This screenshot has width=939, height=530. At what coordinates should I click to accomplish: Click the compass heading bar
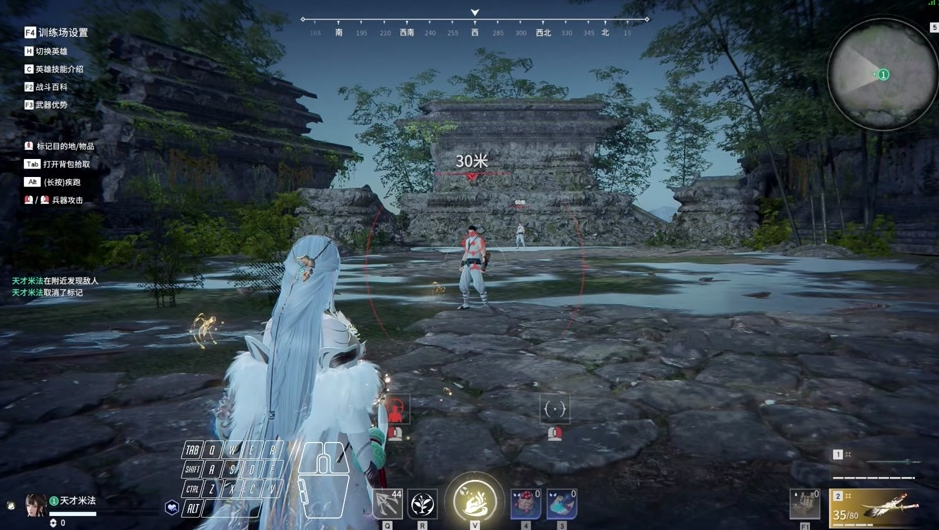pos(475,25)
